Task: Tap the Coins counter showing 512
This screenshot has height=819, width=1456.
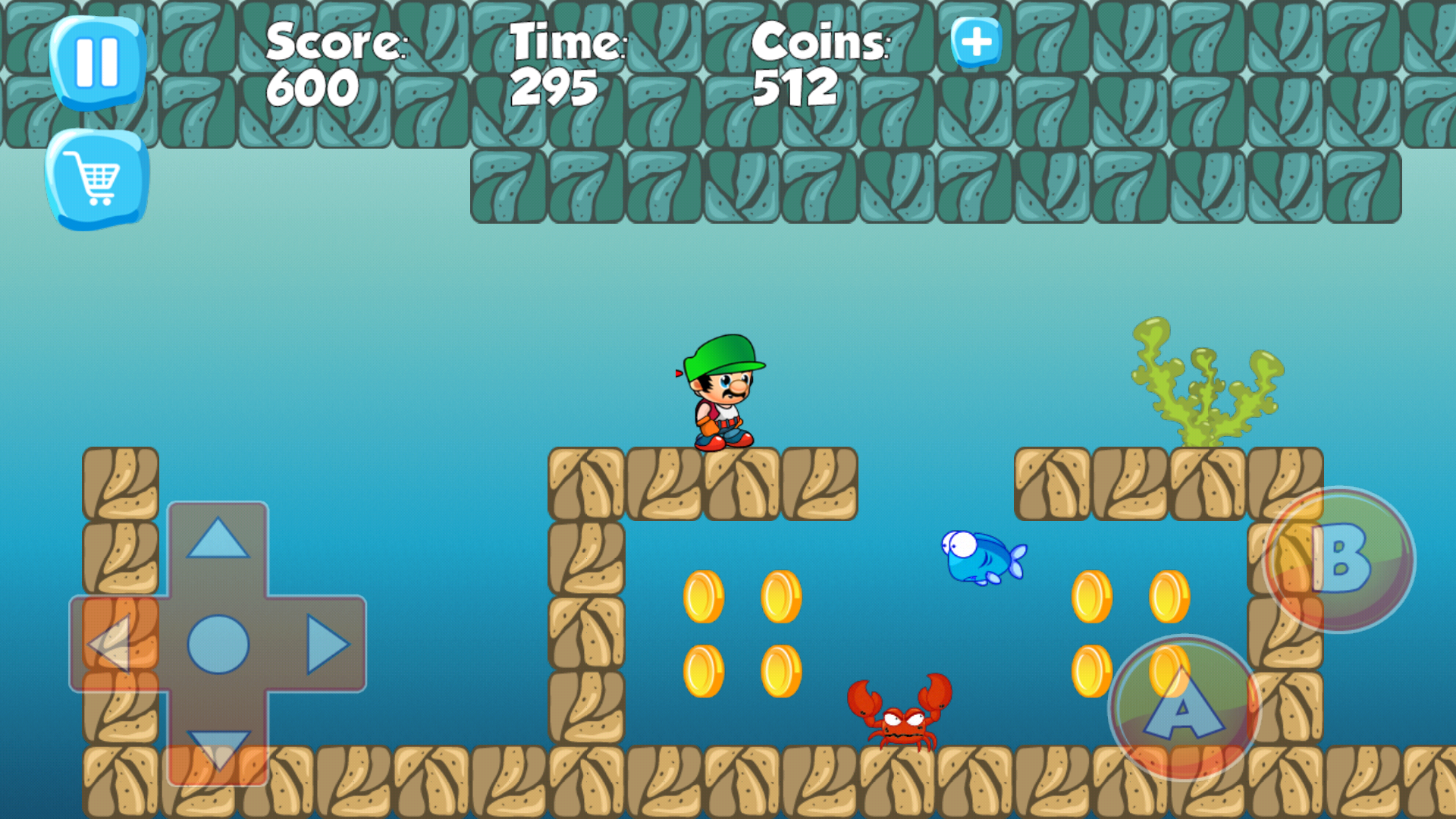Action: coord(795,86)
